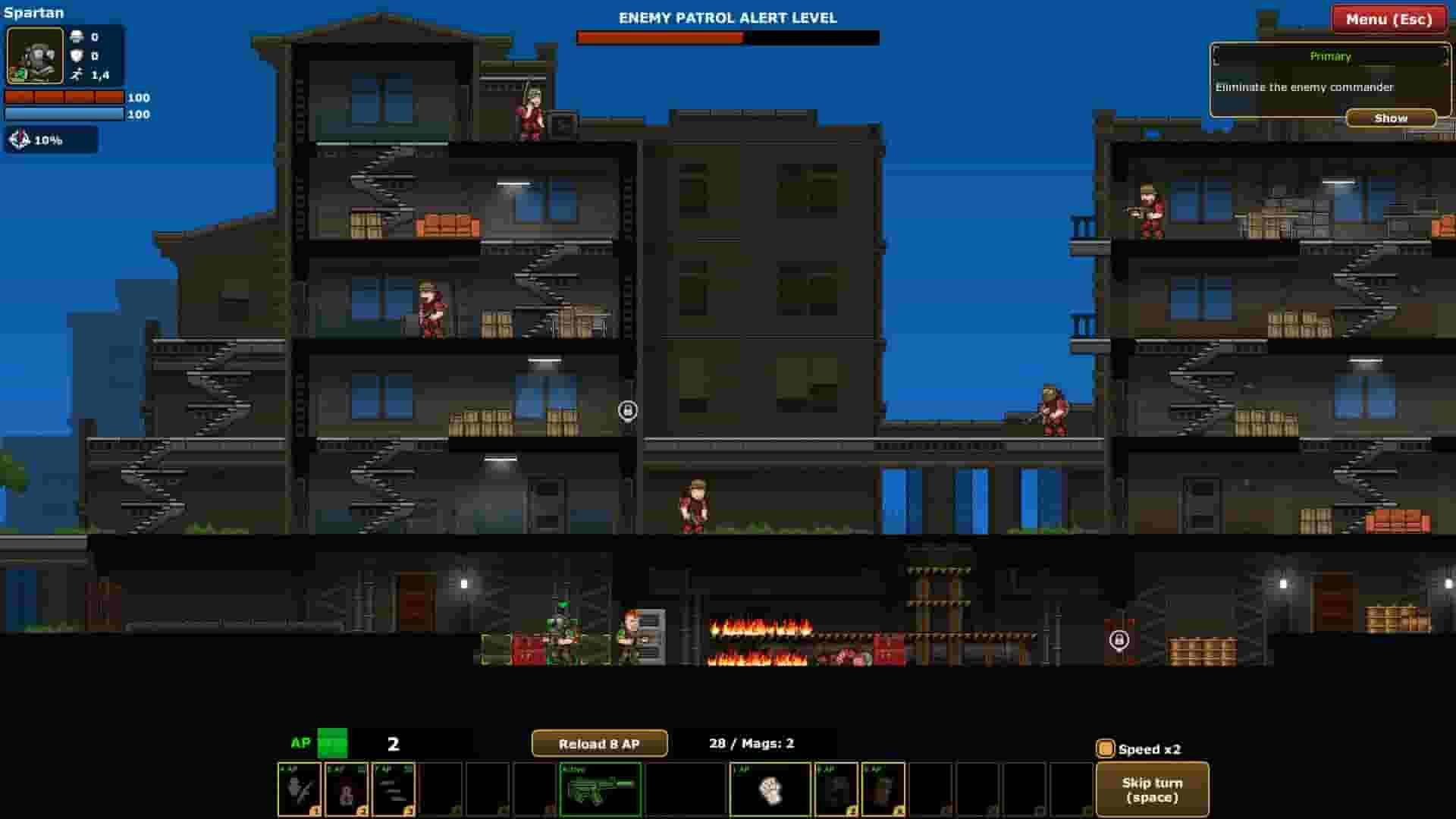
Task: Select the active submachine gun in the hotbar
Action: [x=601, y=789]
